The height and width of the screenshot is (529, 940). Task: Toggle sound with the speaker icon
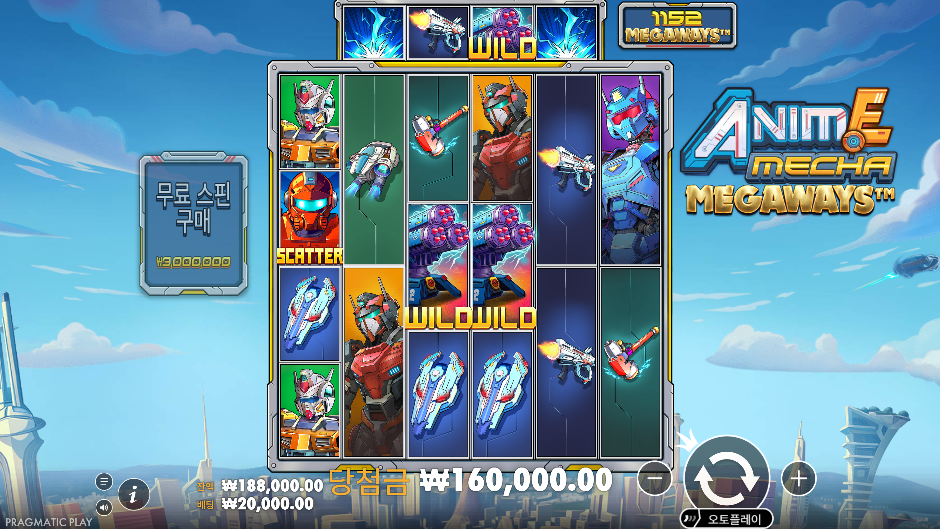[x=104, y=506]
